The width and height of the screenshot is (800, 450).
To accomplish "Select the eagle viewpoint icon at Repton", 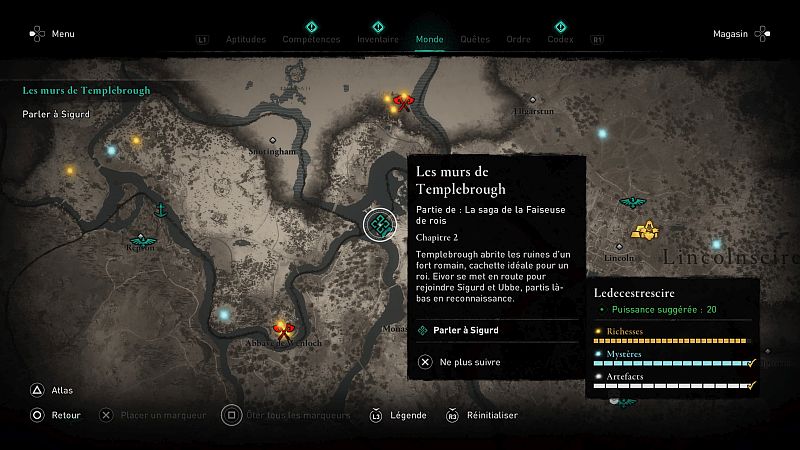I will (x=141, y=240).
